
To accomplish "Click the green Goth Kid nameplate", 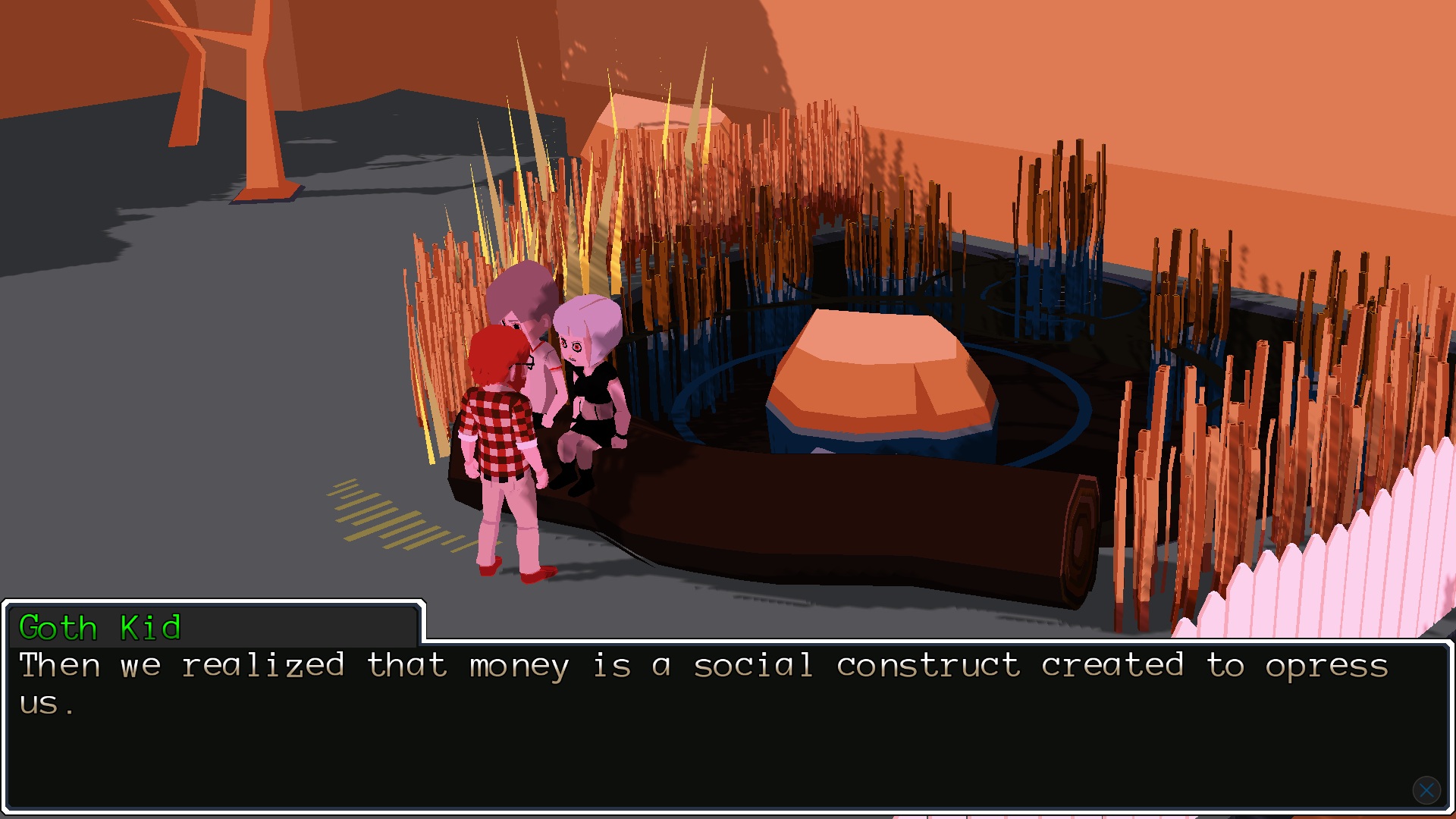I will [x=100, y=628].
